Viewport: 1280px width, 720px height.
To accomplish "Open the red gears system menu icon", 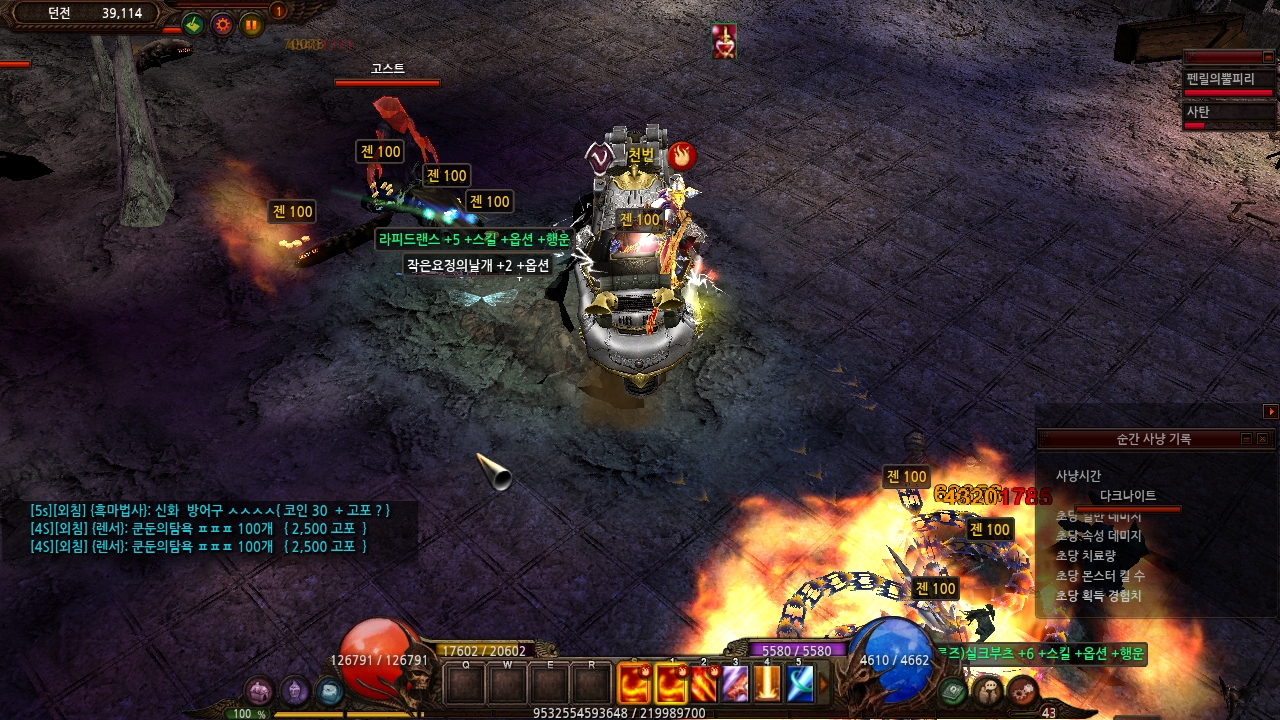I will 1022,690.
